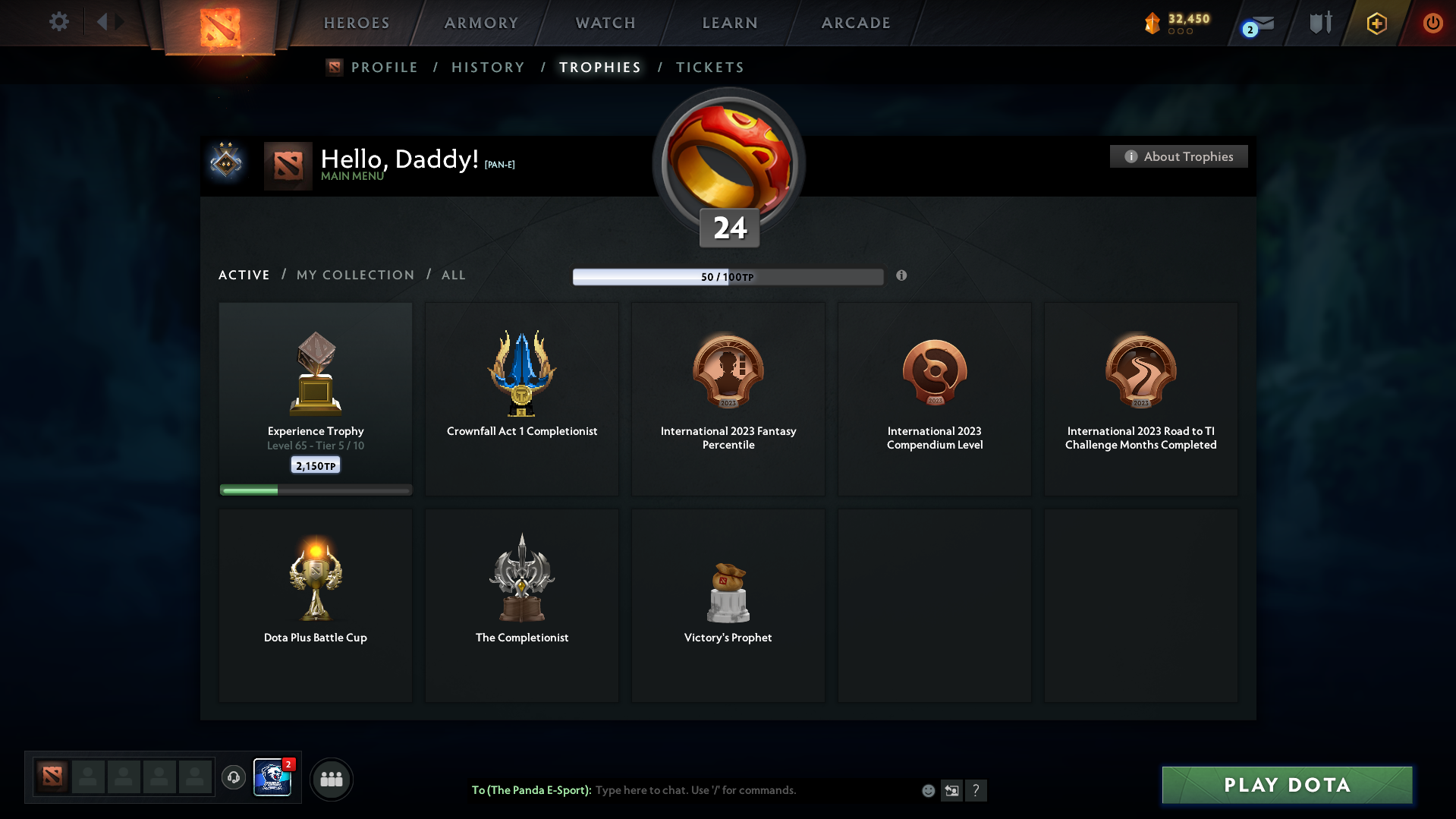Click the question mark chat help icon
The width and height of the screenshot is (1456, 819).
[976, 790]
